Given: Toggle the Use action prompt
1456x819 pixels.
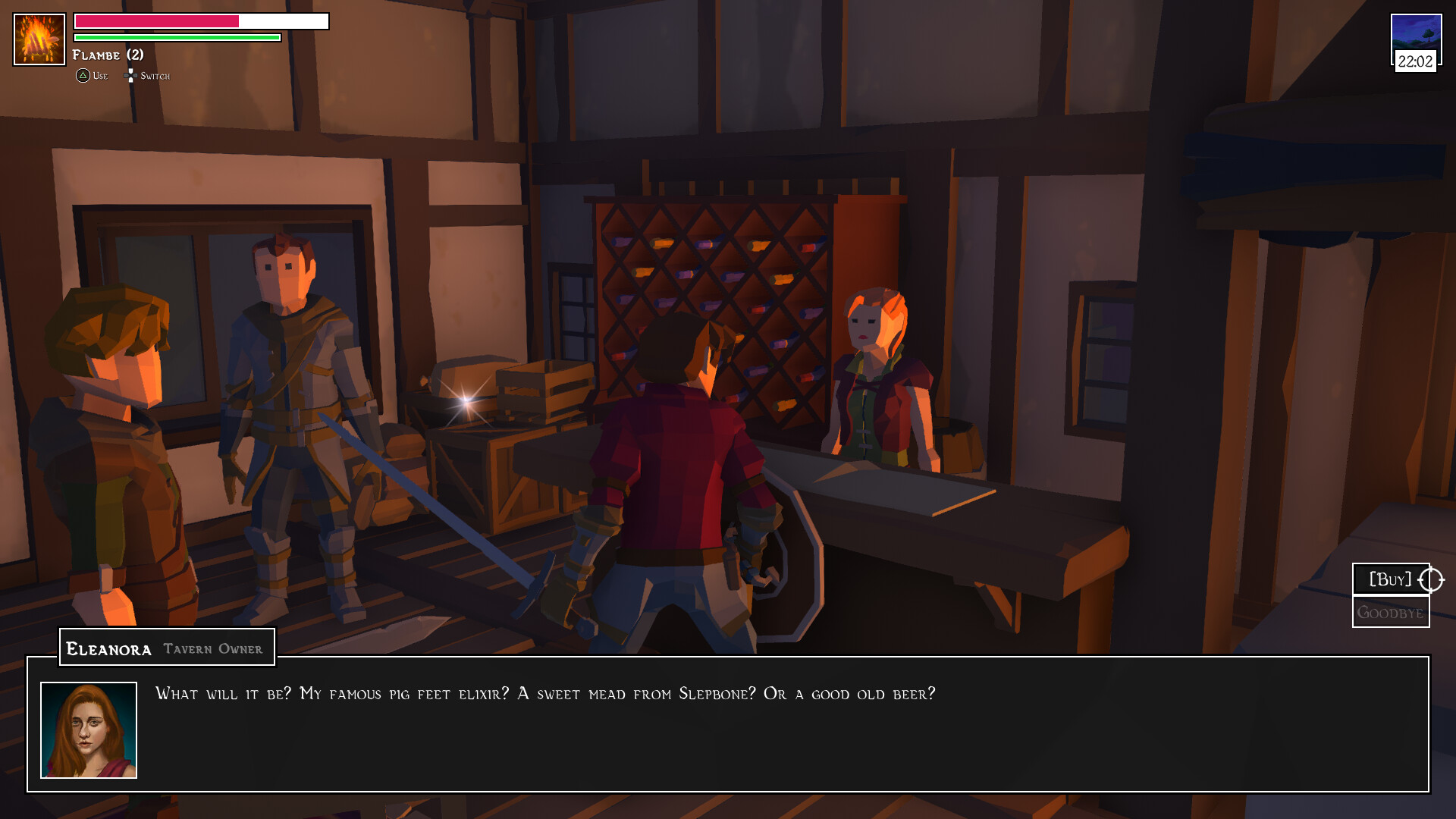Looking at the screenshot, I should point(93,75).
